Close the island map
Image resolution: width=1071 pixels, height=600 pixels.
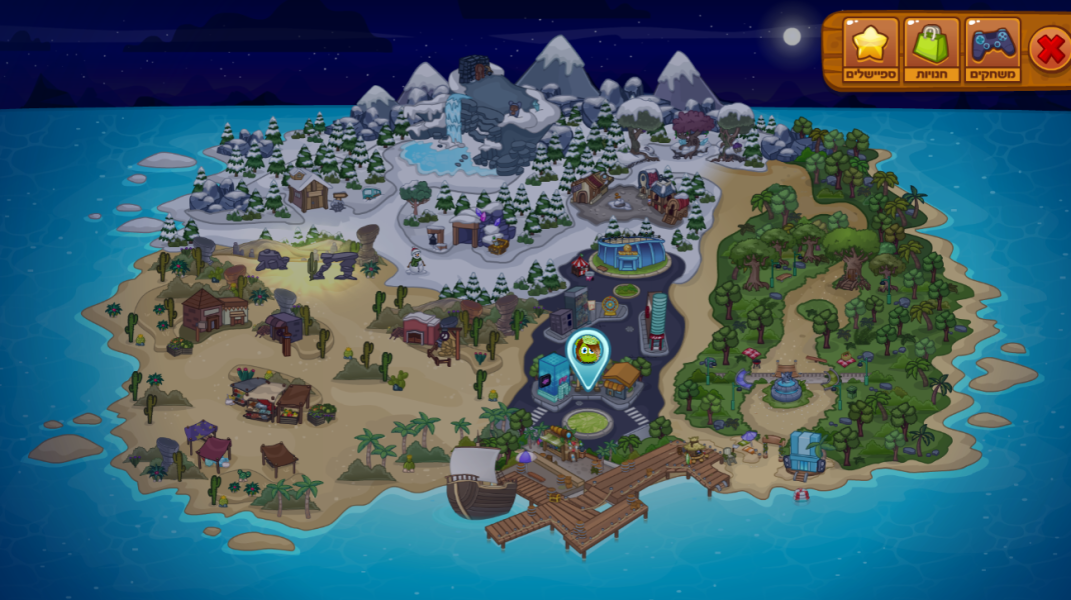click(x=1050, y=49)
